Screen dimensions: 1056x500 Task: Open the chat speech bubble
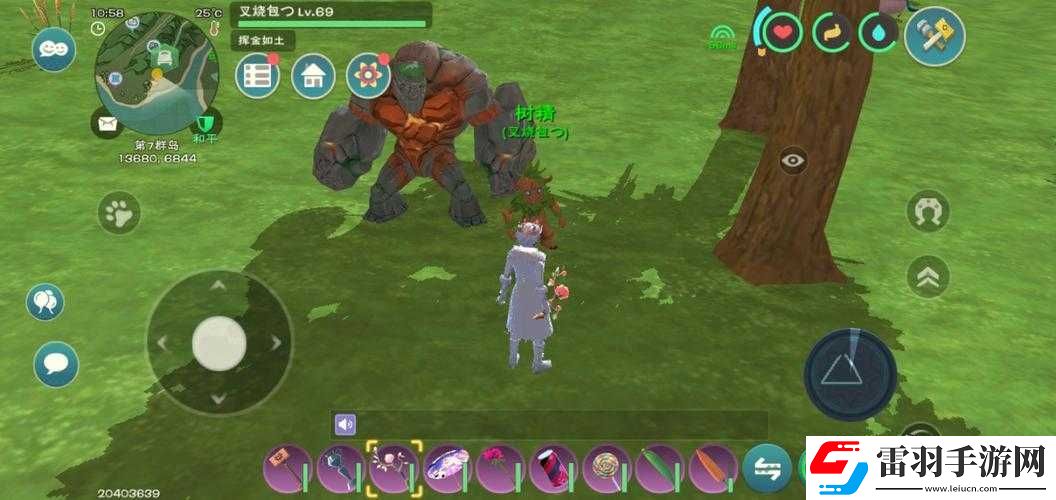[55, 363]
